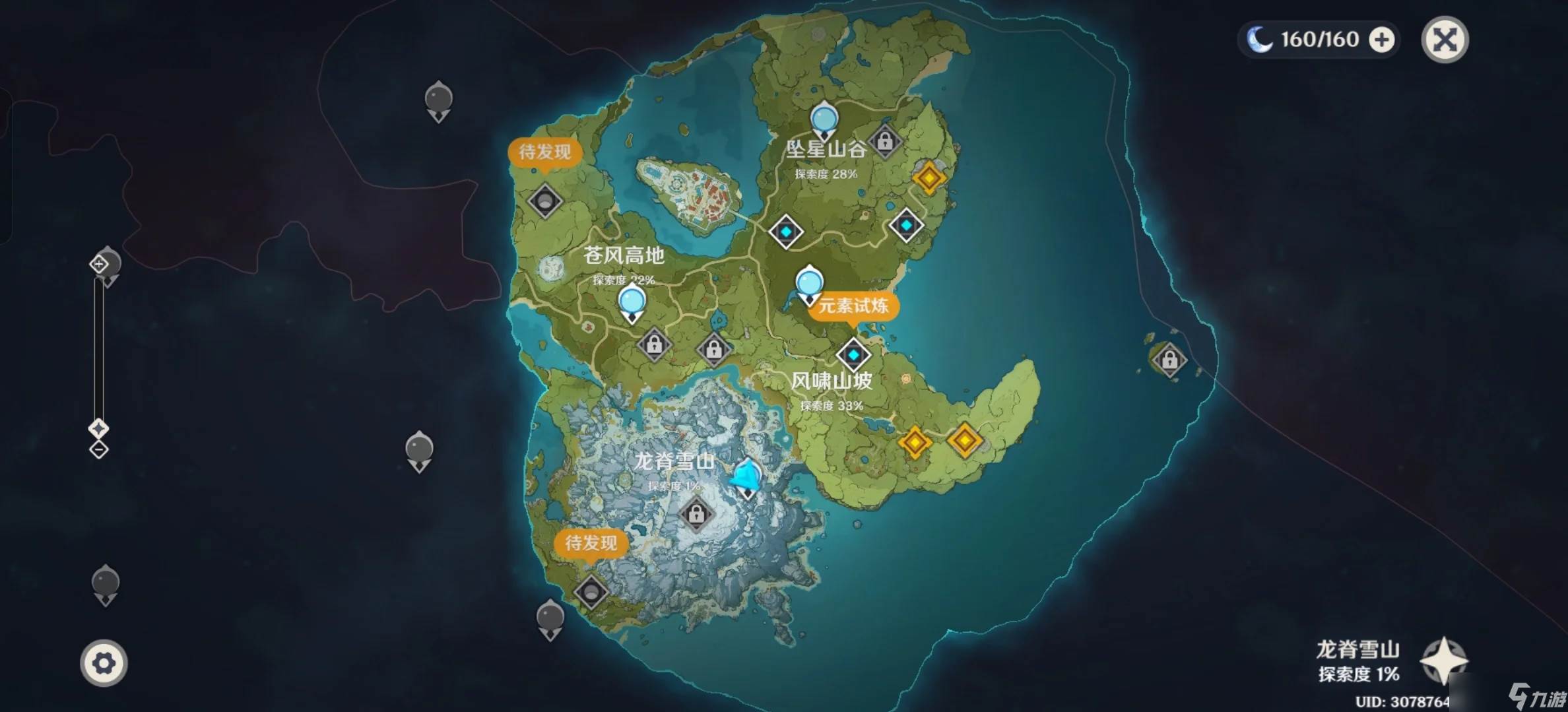Click the zoom-out minus on the map scale
1568x712 pixels.
(99, 450)
